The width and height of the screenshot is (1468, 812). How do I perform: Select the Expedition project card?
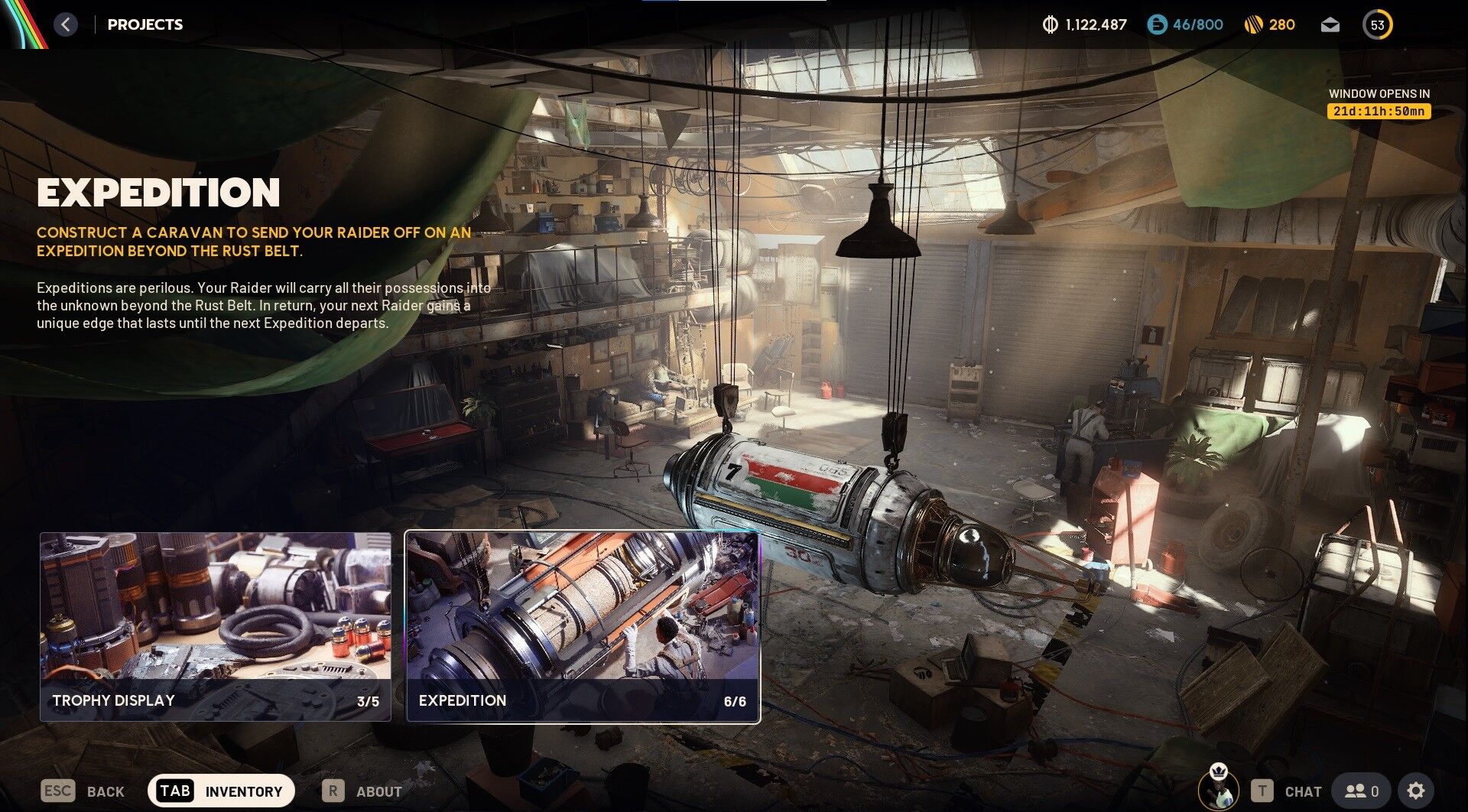tap(582, 626)
